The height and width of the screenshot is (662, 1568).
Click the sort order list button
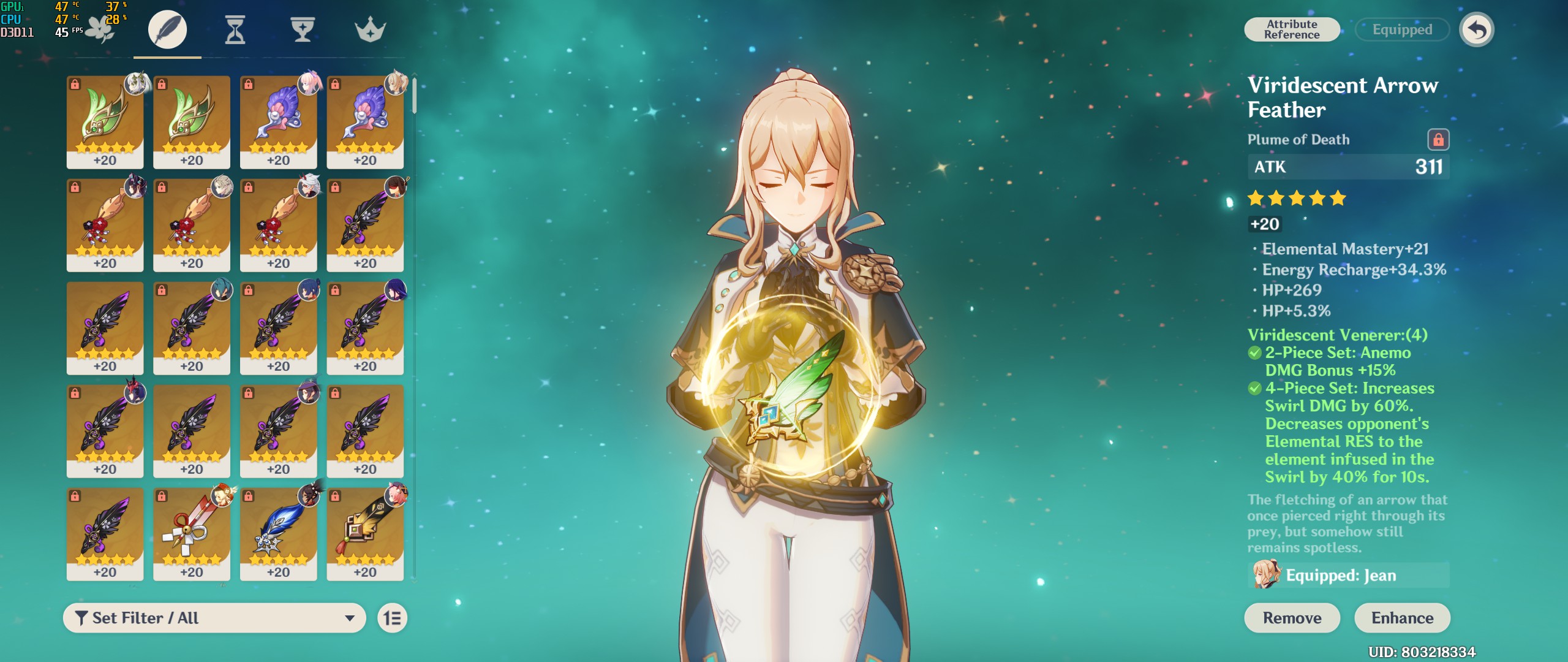click(x=393, y=618)
